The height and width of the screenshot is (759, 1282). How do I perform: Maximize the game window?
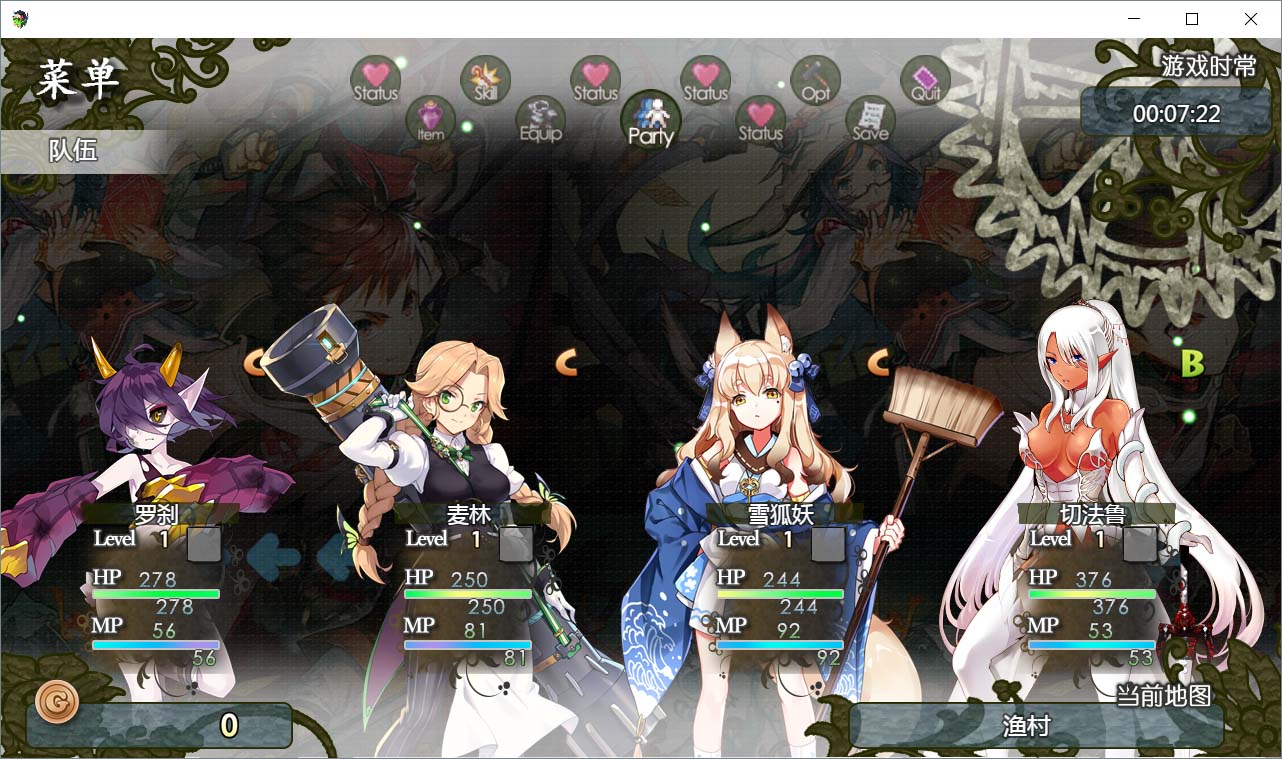point(1192,19)
